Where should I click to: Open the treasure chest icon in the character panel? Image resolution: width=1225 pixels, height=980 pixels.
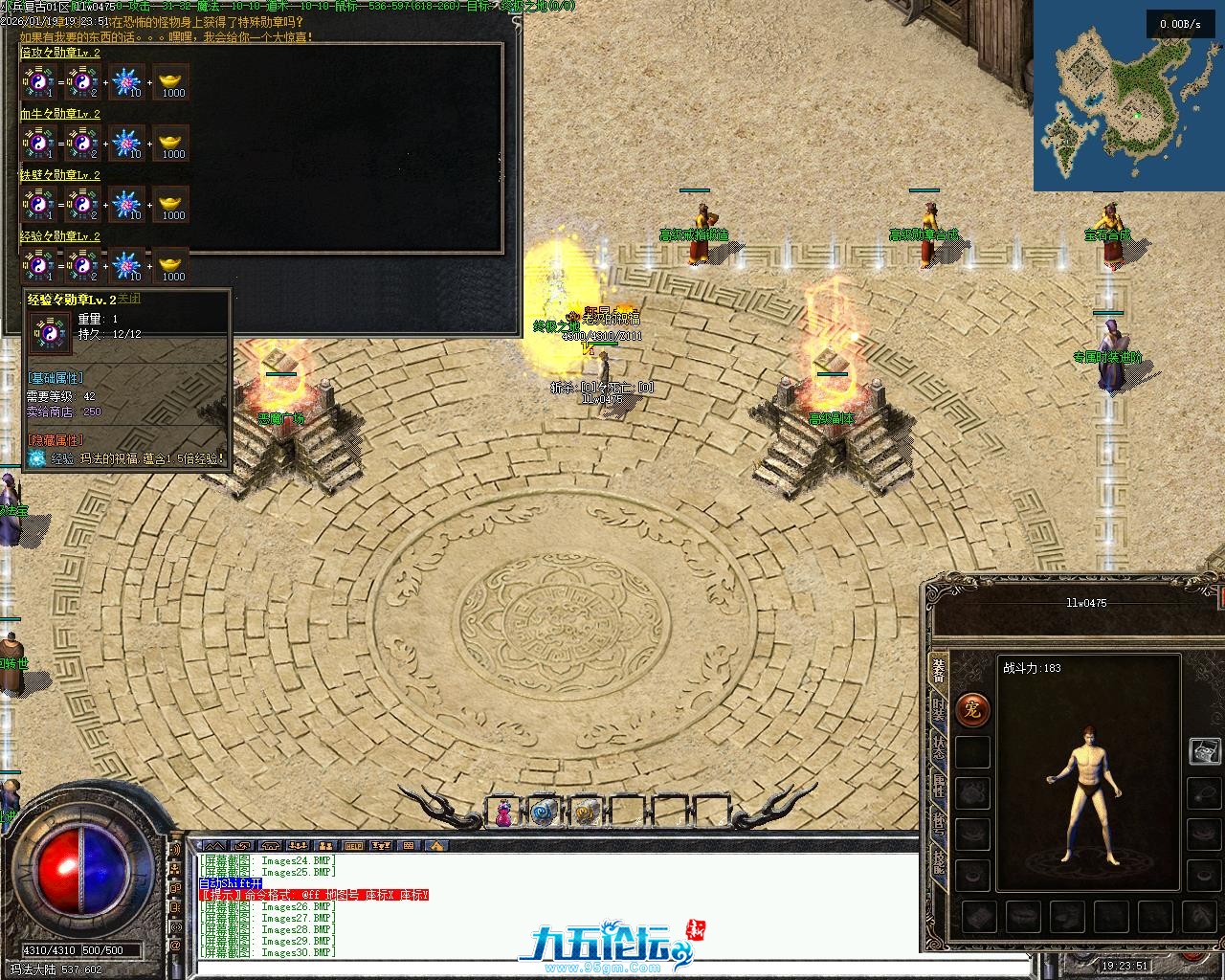tap(1205, 750)
